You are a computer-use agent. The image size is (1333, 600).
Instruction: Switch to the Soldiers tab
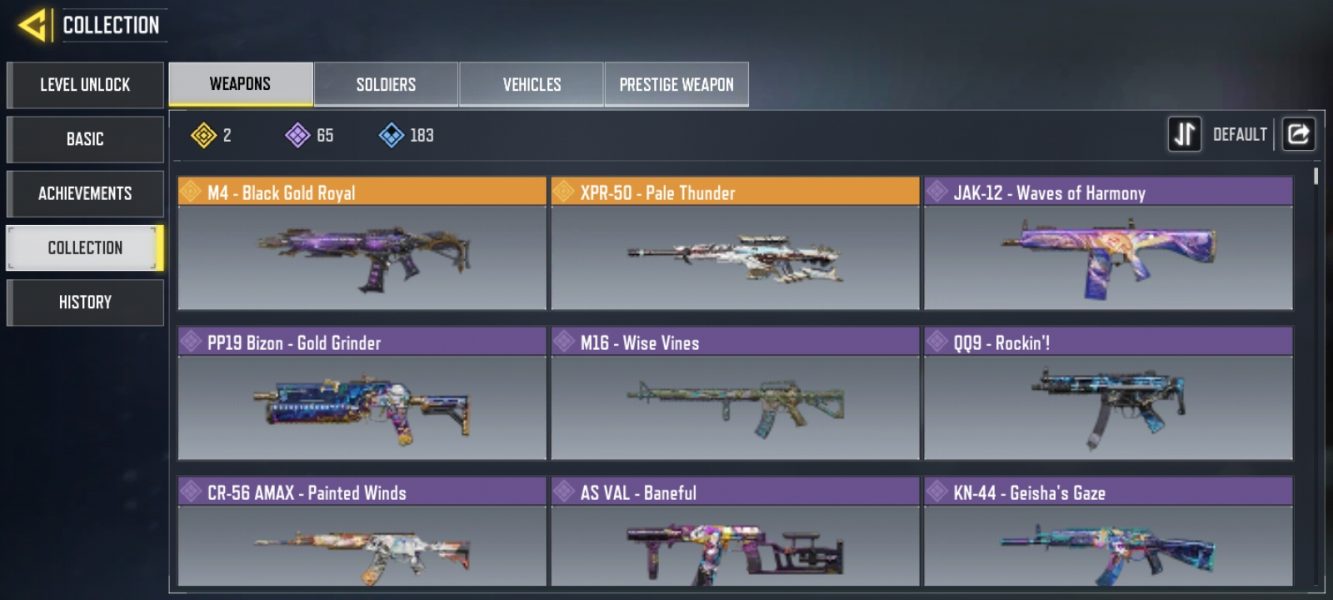(x=386, y=84)
